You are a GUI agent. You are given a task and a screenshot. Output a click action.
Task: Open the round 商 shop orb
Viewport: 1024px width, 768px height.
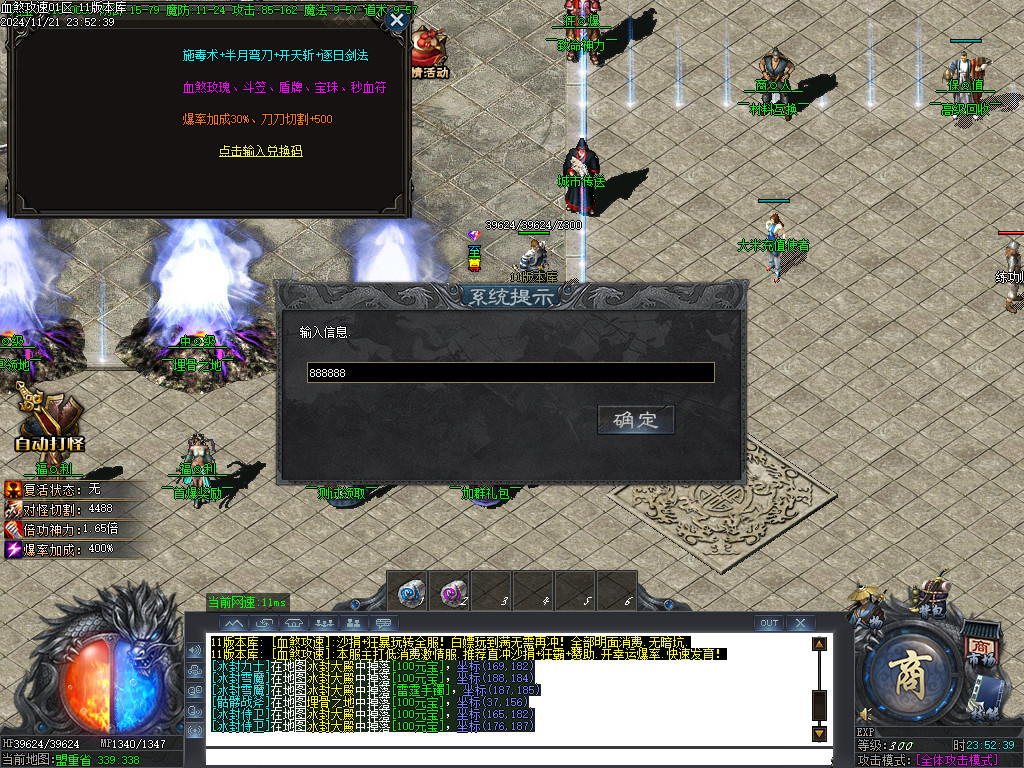tap(910, 677)
